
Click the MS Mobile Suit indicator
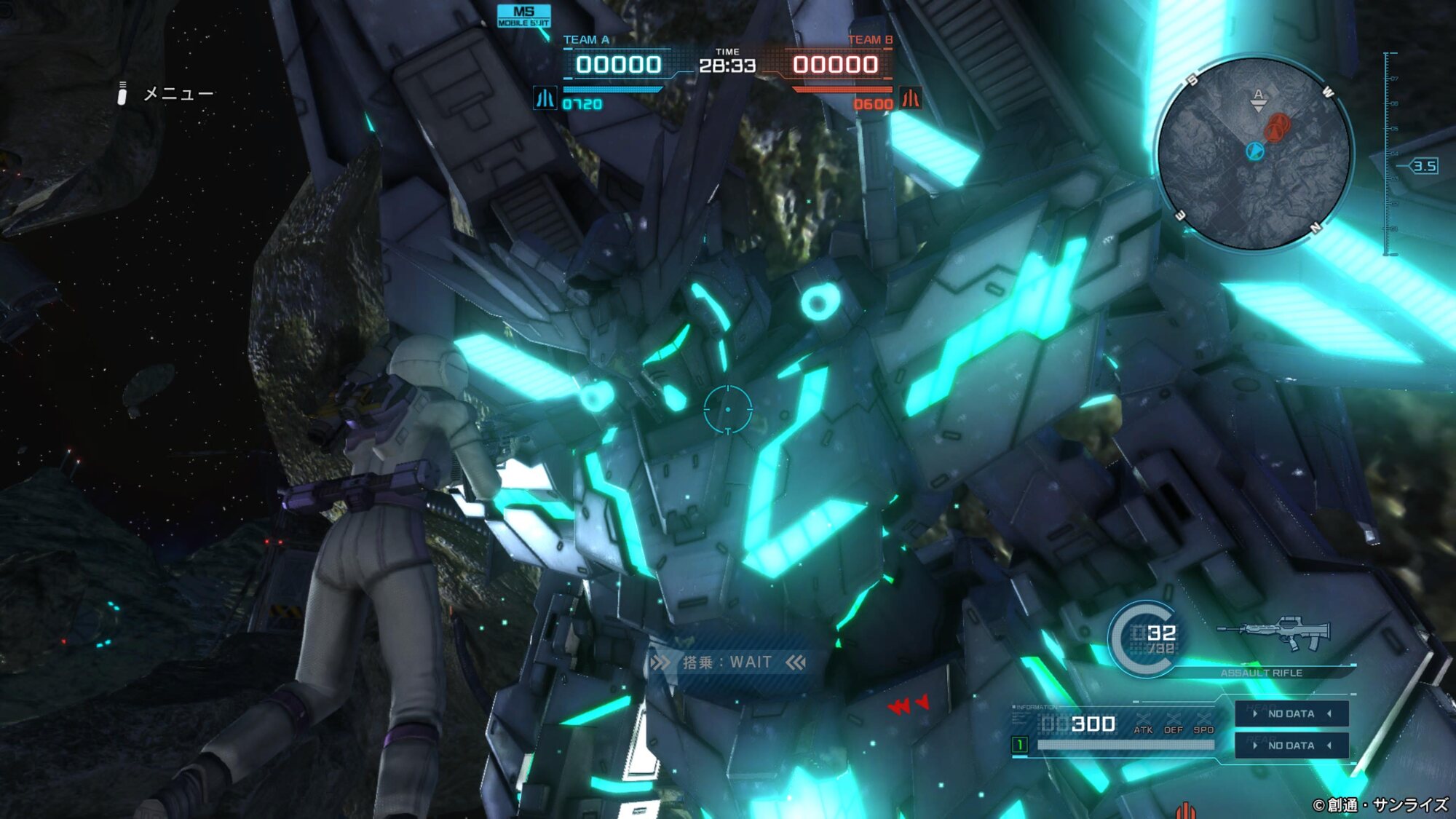[523, 16]
